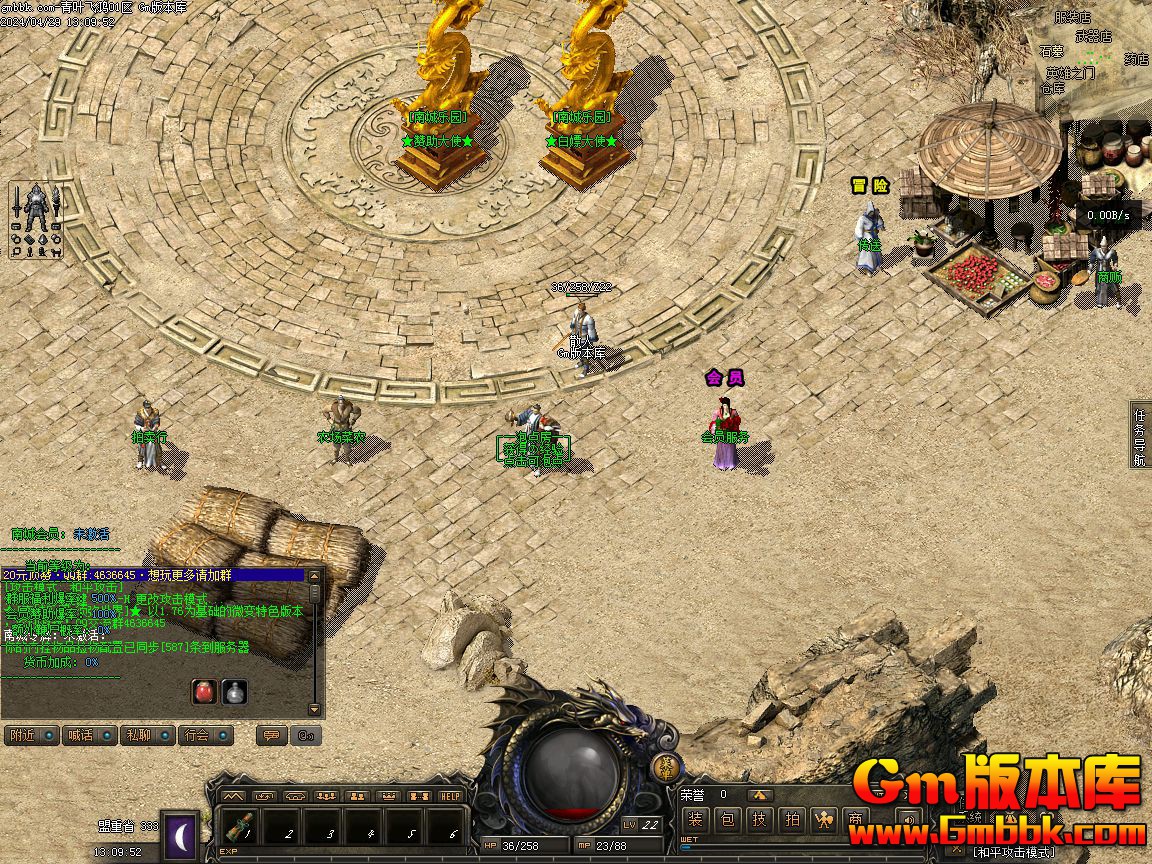Open the equipment panel (装)
The height and width of the screenshot is (864, 1152).
696,821
